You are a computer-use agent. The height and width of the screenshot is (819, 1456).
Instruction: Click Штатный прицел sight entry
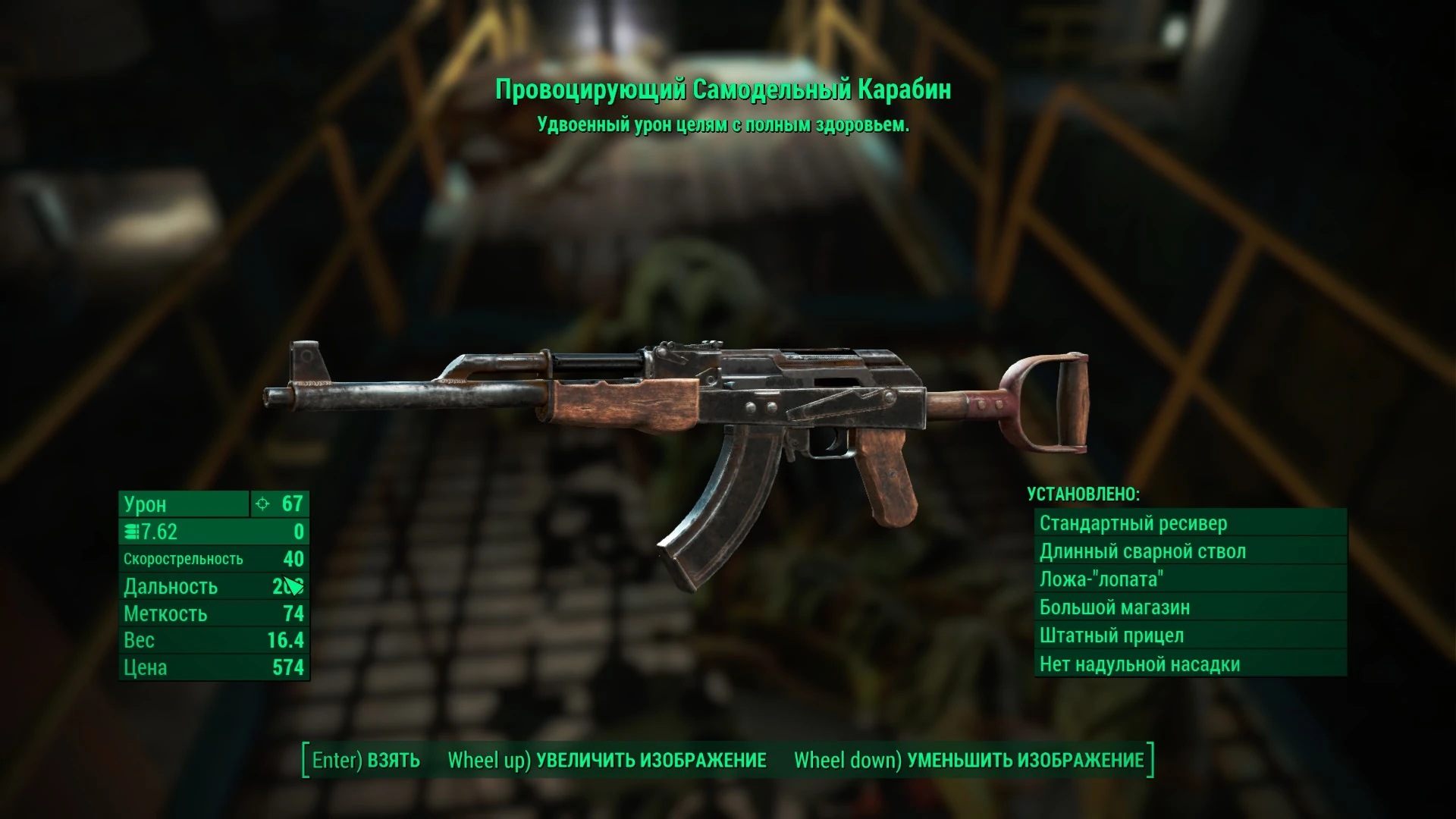pos(1112,635)
